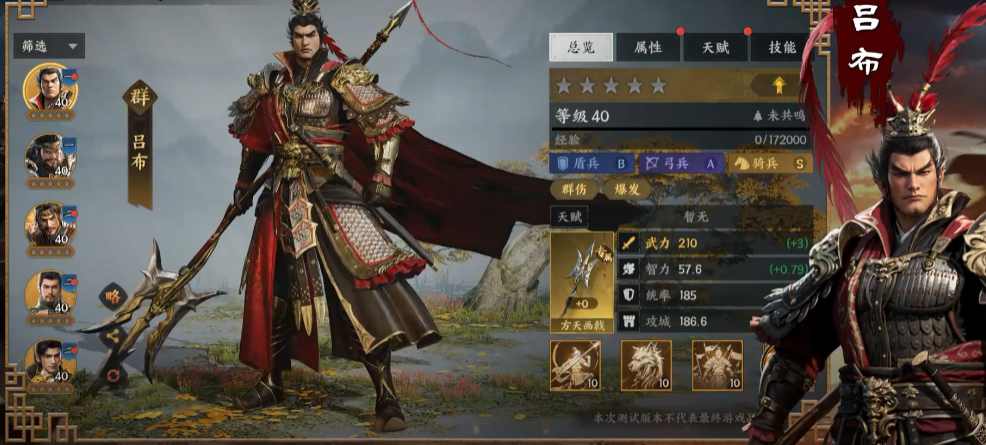
Task: Click the red circular rotate icon
Action: 113,376
